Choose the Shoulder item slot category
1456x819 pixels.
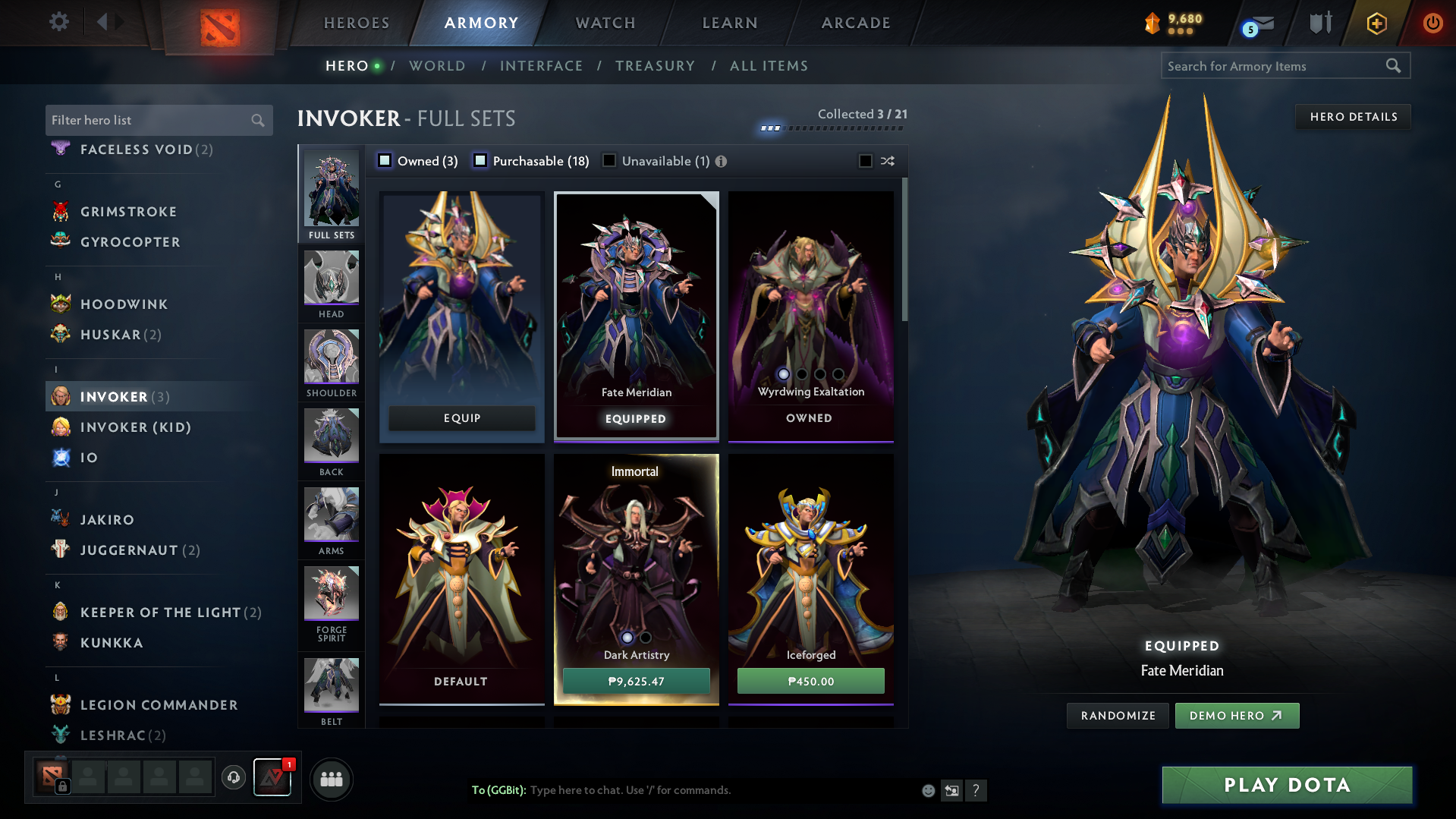pos(332,363)
